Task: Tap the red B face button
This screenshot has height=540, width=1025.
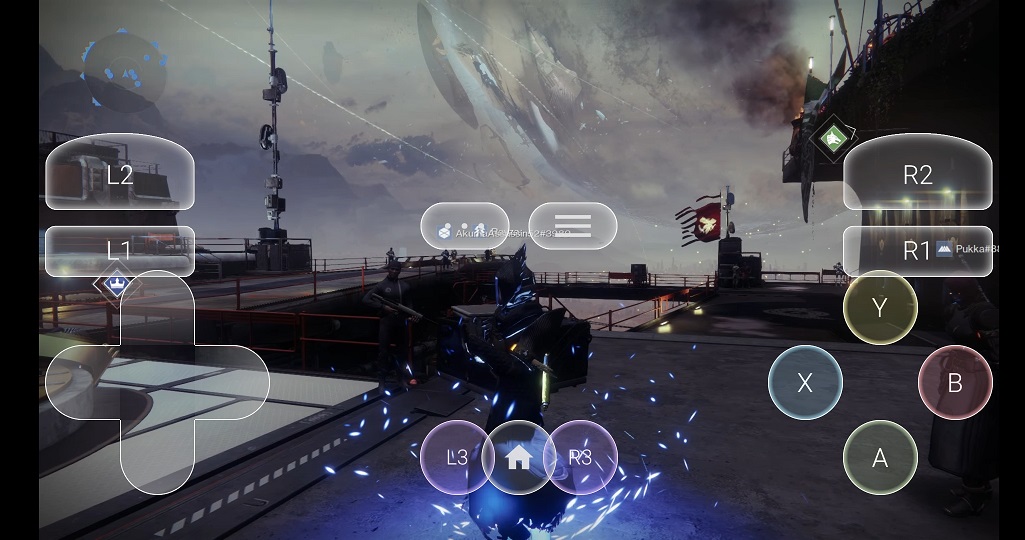Action: point(955,382)
